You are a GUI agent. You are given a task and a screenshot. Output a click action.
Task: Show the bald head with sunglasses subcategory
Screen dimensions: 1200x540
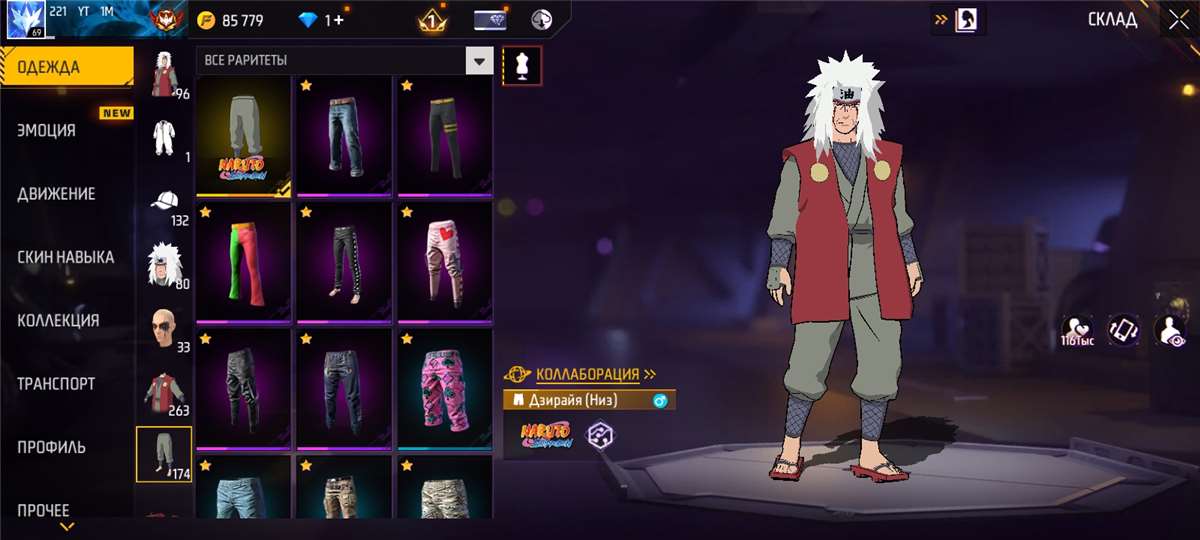(164, 328)
